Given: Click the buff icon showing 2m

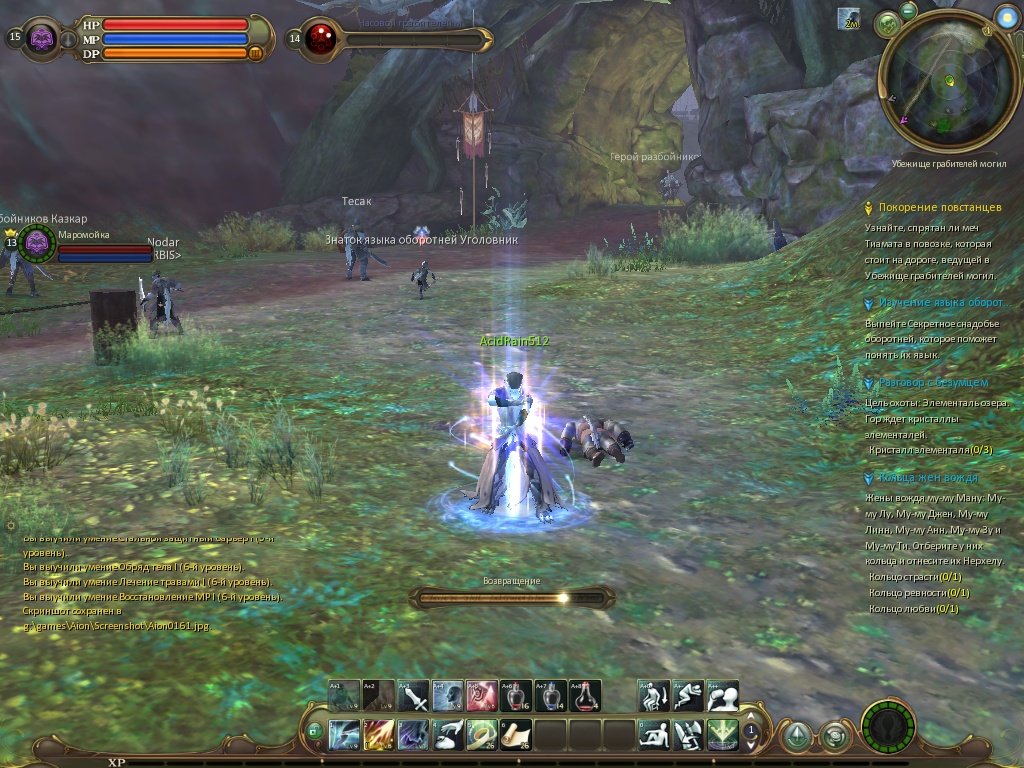Looking at the screenshot, I should click(x=849, y=19).
